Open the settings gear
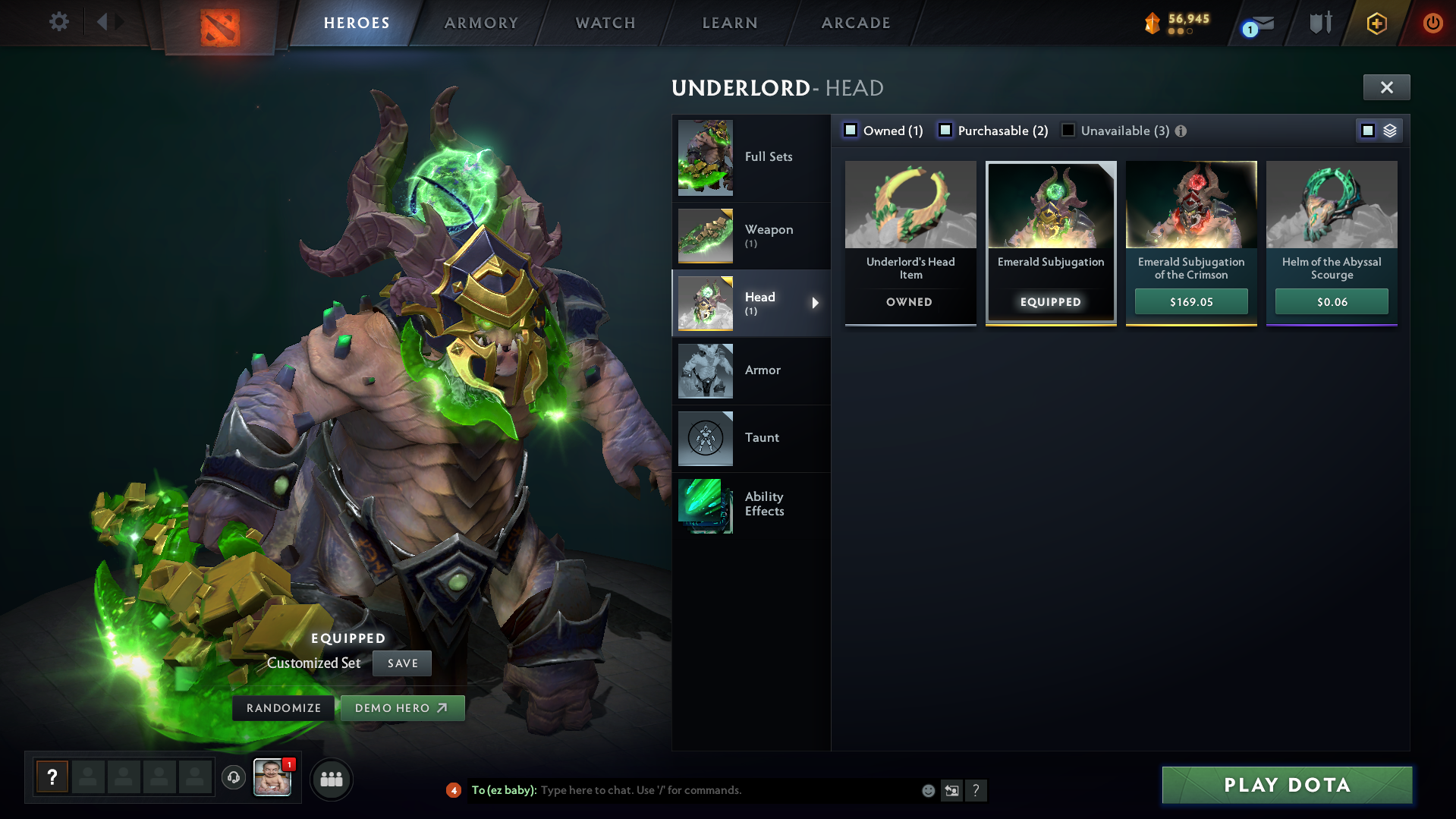The height and width of the screenshot is (819, 1456). point(59,22)
